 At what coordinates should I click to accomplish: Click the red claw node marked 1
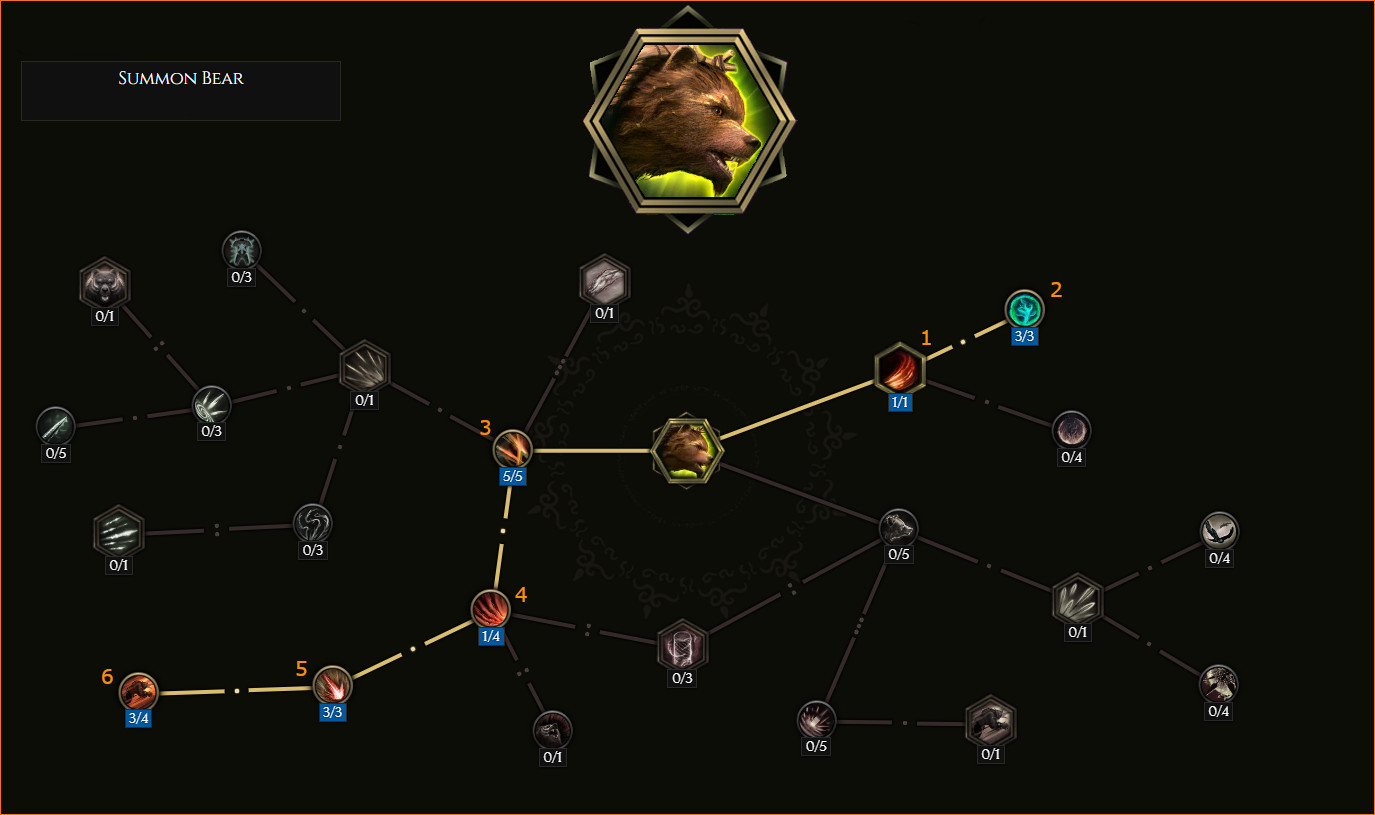tap(899, 370)
